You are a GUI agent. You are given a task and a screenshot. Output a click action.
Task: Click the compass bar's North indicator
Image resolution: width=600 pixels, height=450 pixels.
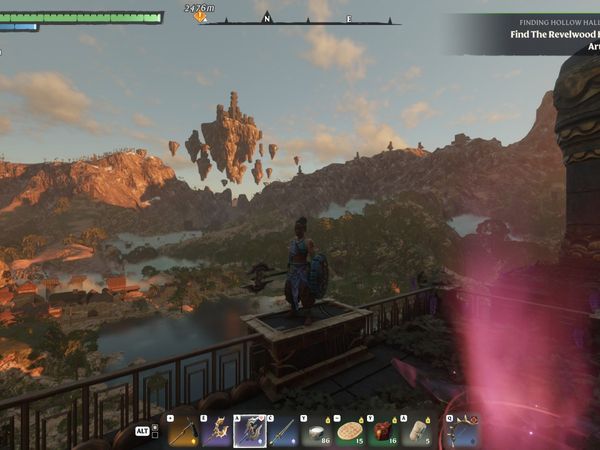[267, 17]
